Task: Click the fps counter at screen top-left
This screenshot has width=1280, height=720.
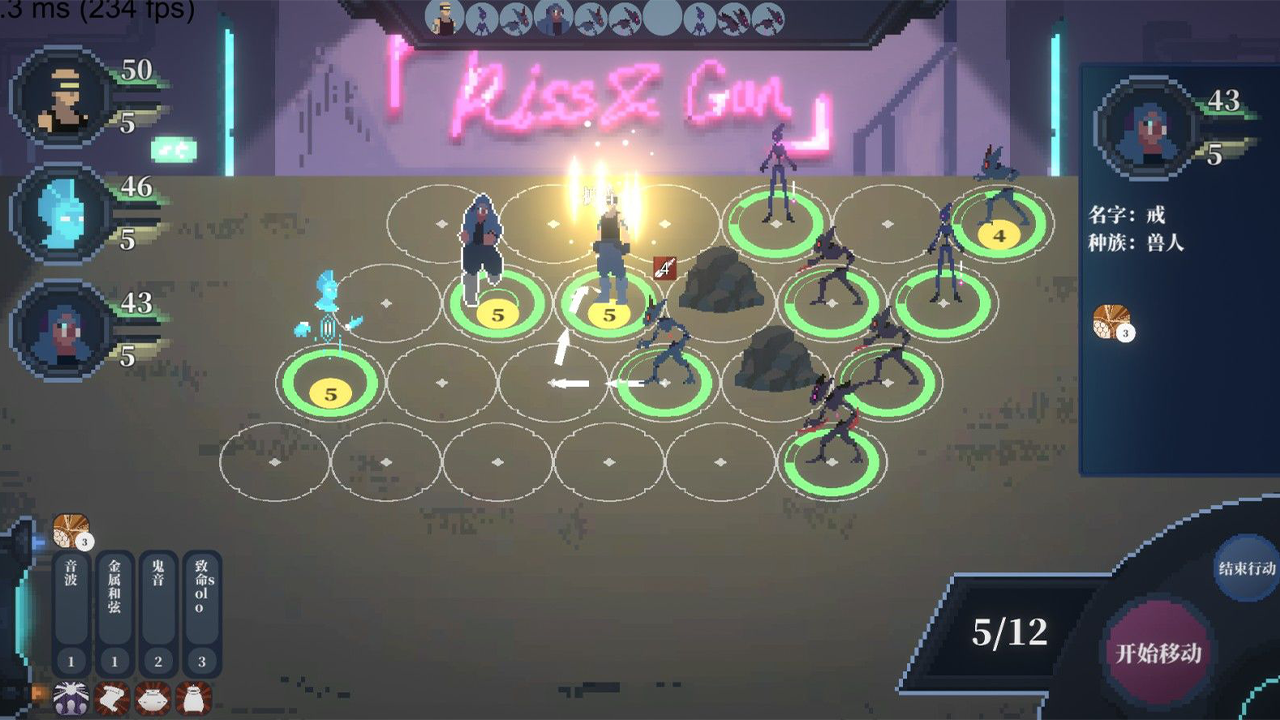Action: coord(95,12)
